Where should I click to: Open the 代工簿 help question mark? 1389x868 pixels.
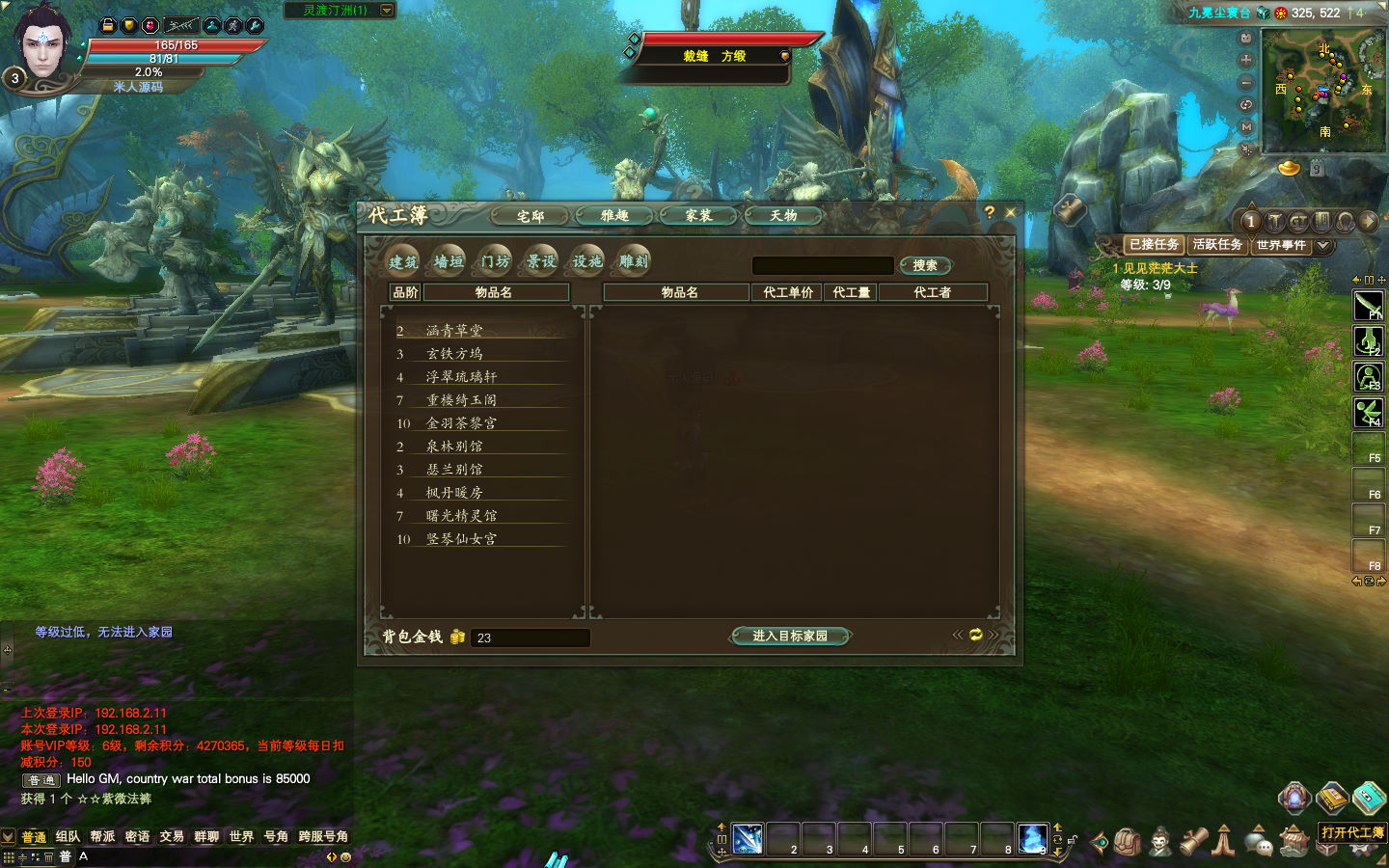coord(989,212)
